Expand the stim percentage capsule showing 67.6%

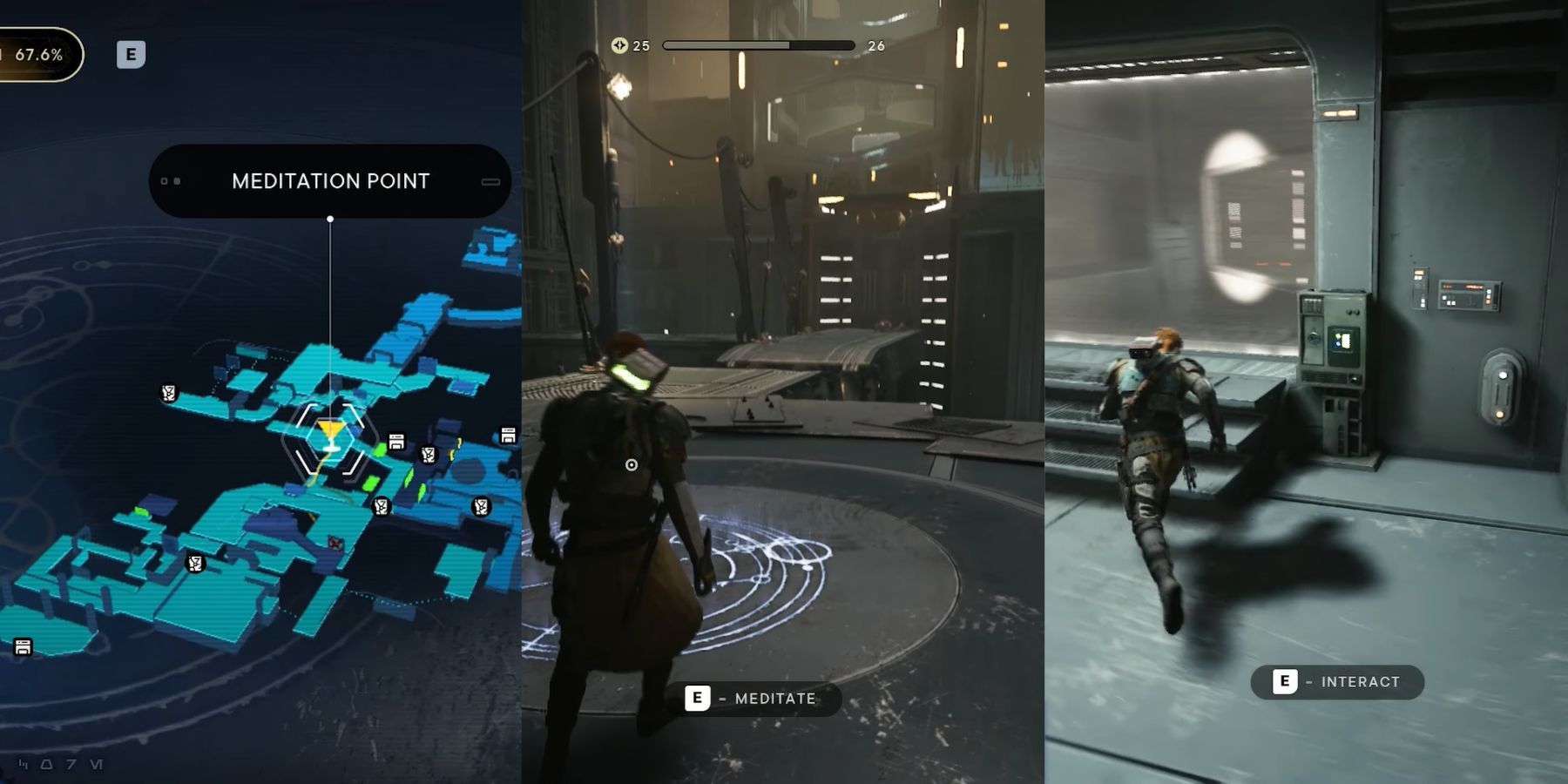click(x=37, y=55)
